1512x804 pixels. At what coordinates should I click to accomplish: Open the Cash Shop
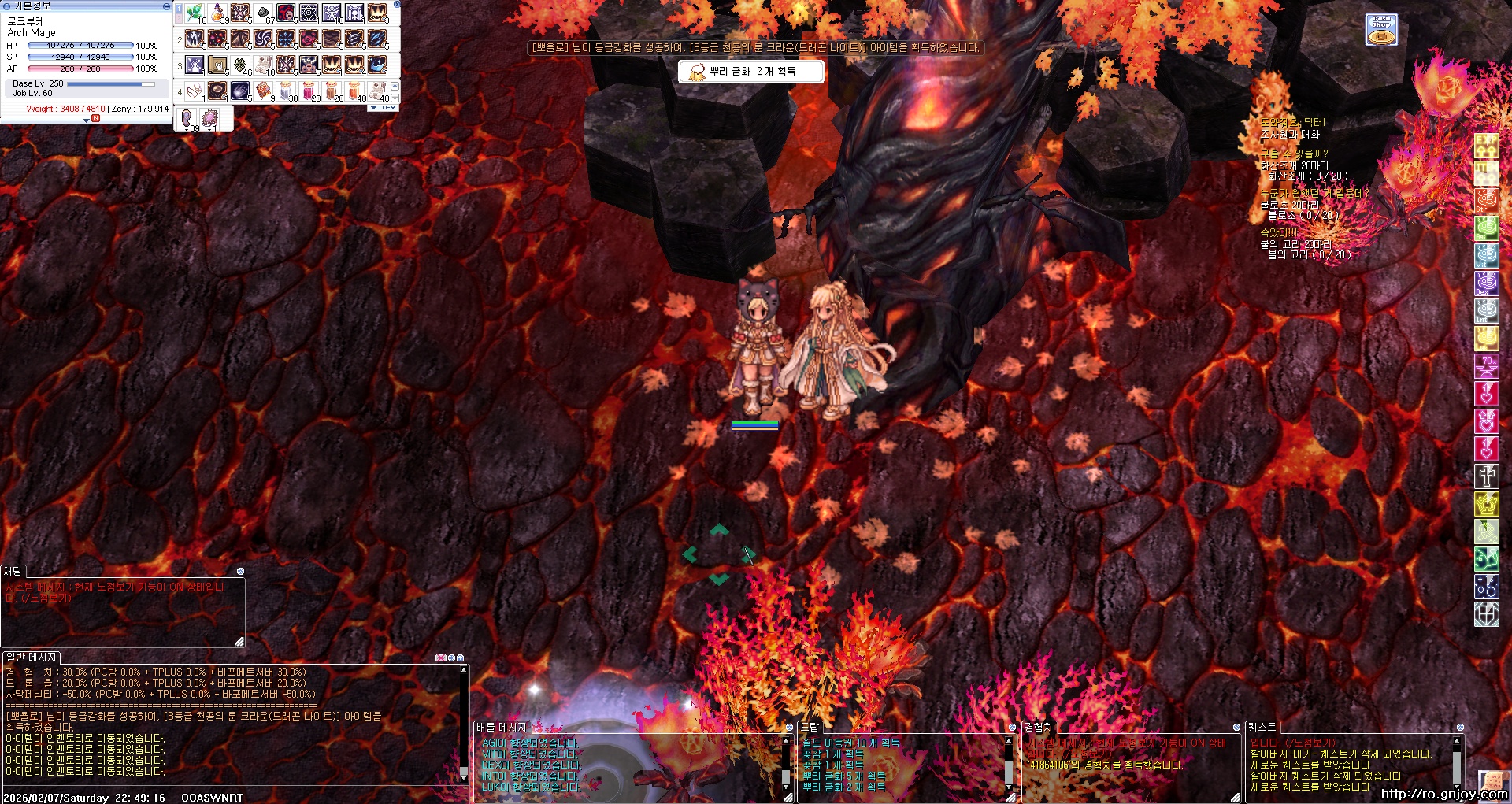pos(1381,29)
